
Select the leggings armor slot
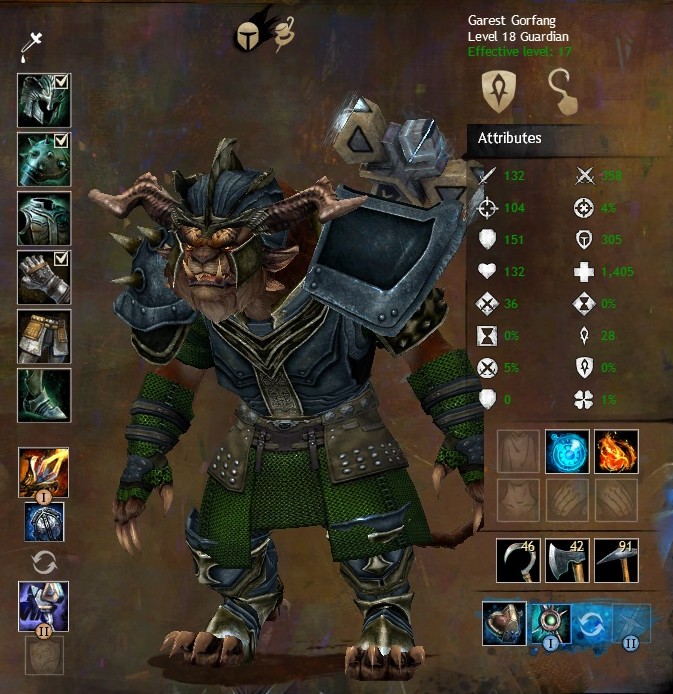click(x=43, y=335)
